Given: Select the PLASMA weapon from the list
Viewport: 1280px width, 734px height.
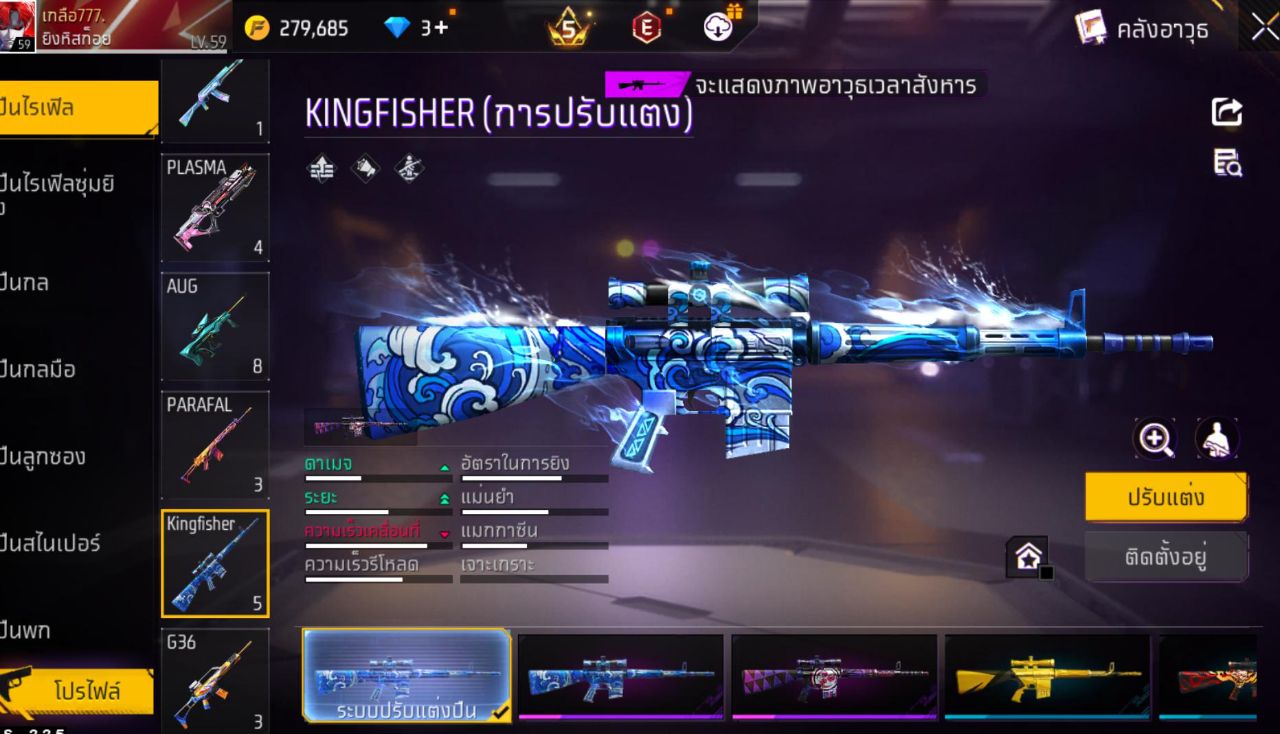Looking at the screenshot, I should point(215,208).
